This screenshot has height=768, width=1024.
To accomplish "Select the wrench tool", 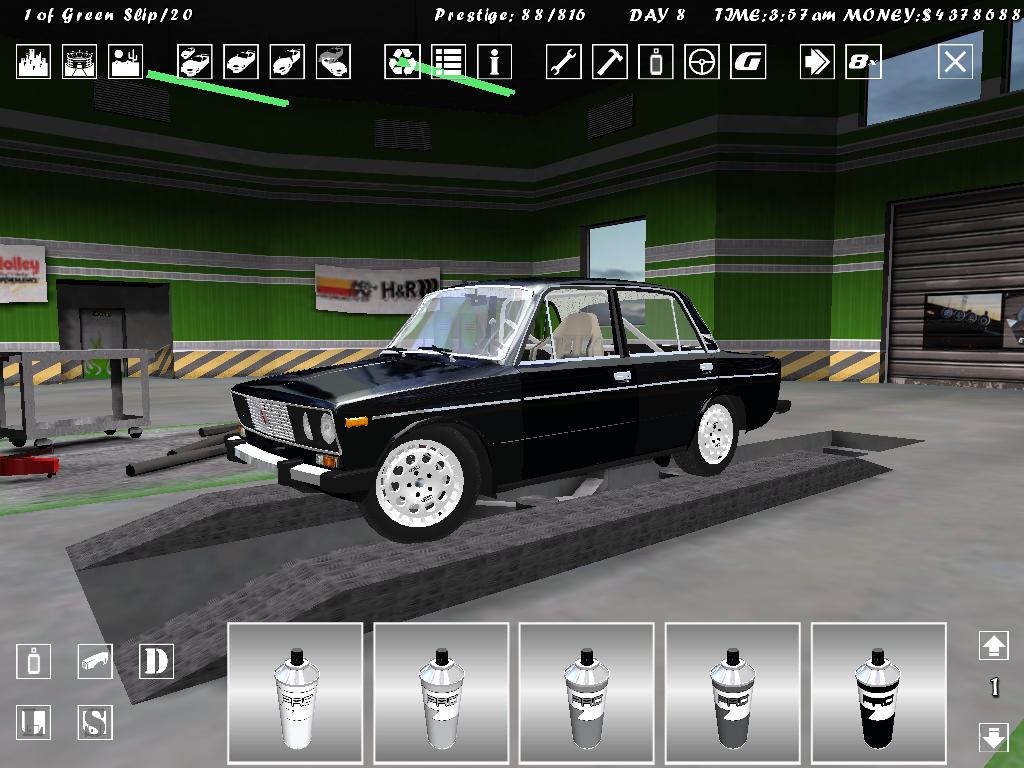I will click(564, 62).
